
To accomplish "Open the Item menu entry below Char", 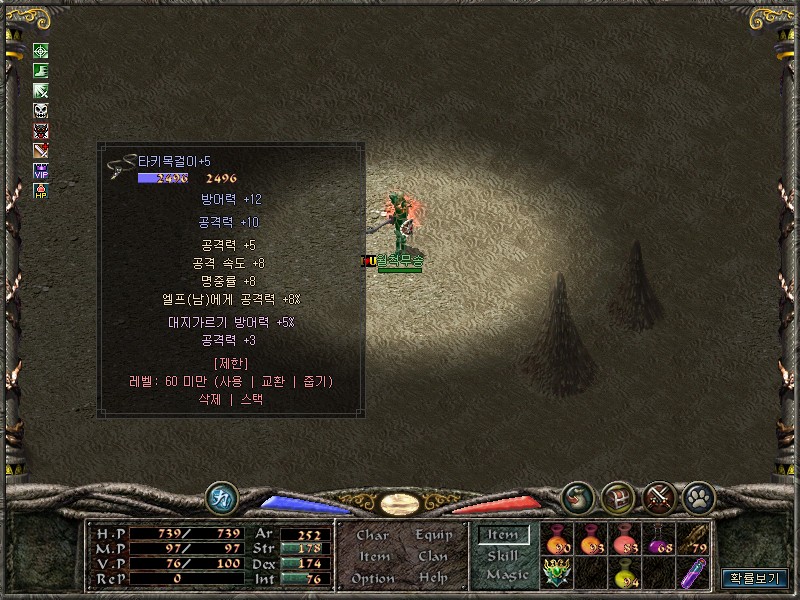I will coord(373,556).
